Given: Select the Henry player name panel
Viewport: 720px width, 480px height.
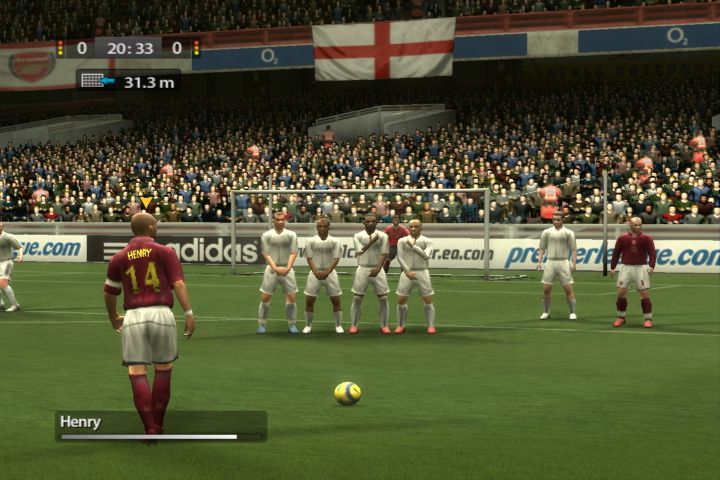Looking at the screenshot, I should pos(160,425).
